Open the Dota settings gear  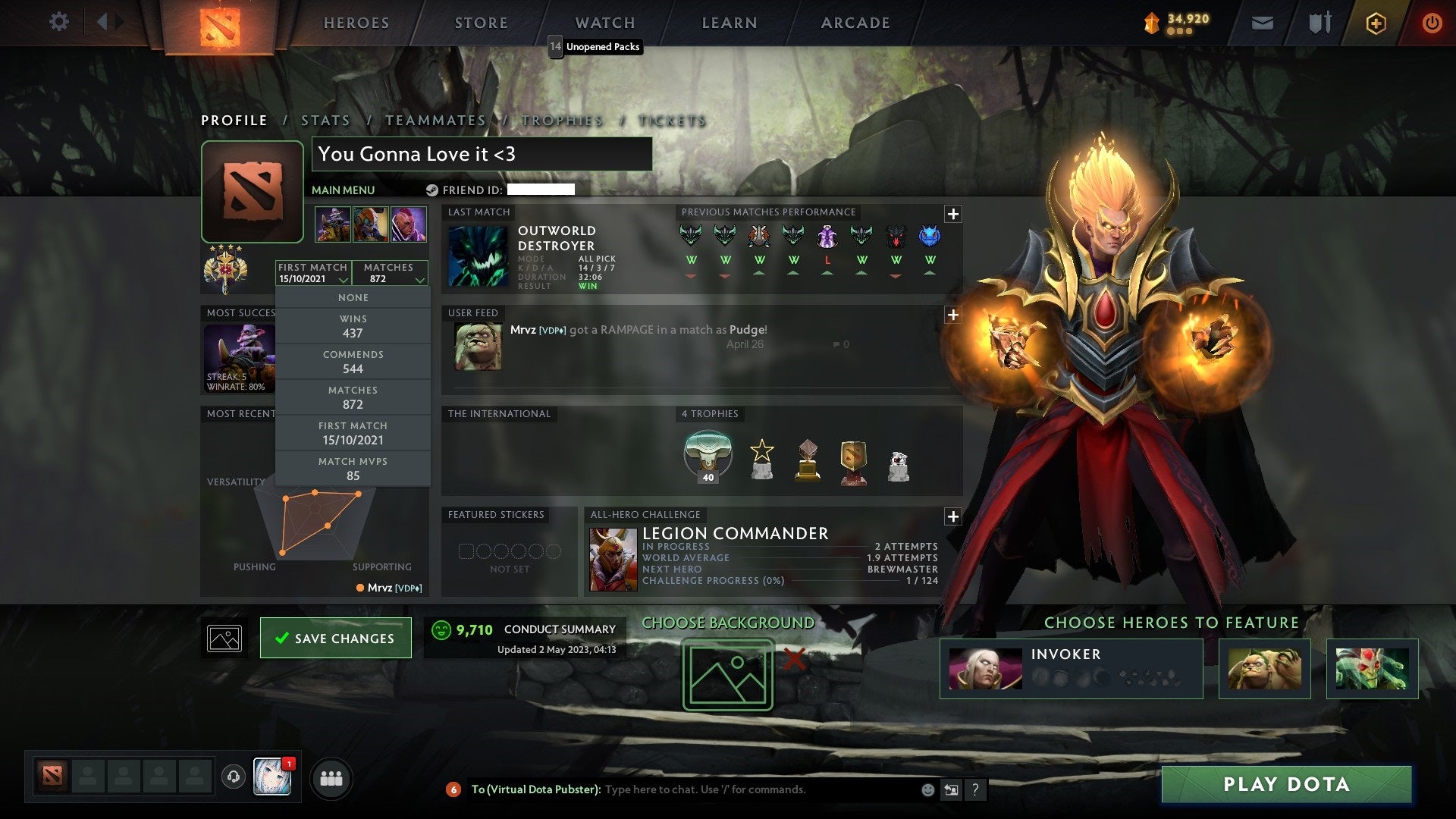(59, 22)
